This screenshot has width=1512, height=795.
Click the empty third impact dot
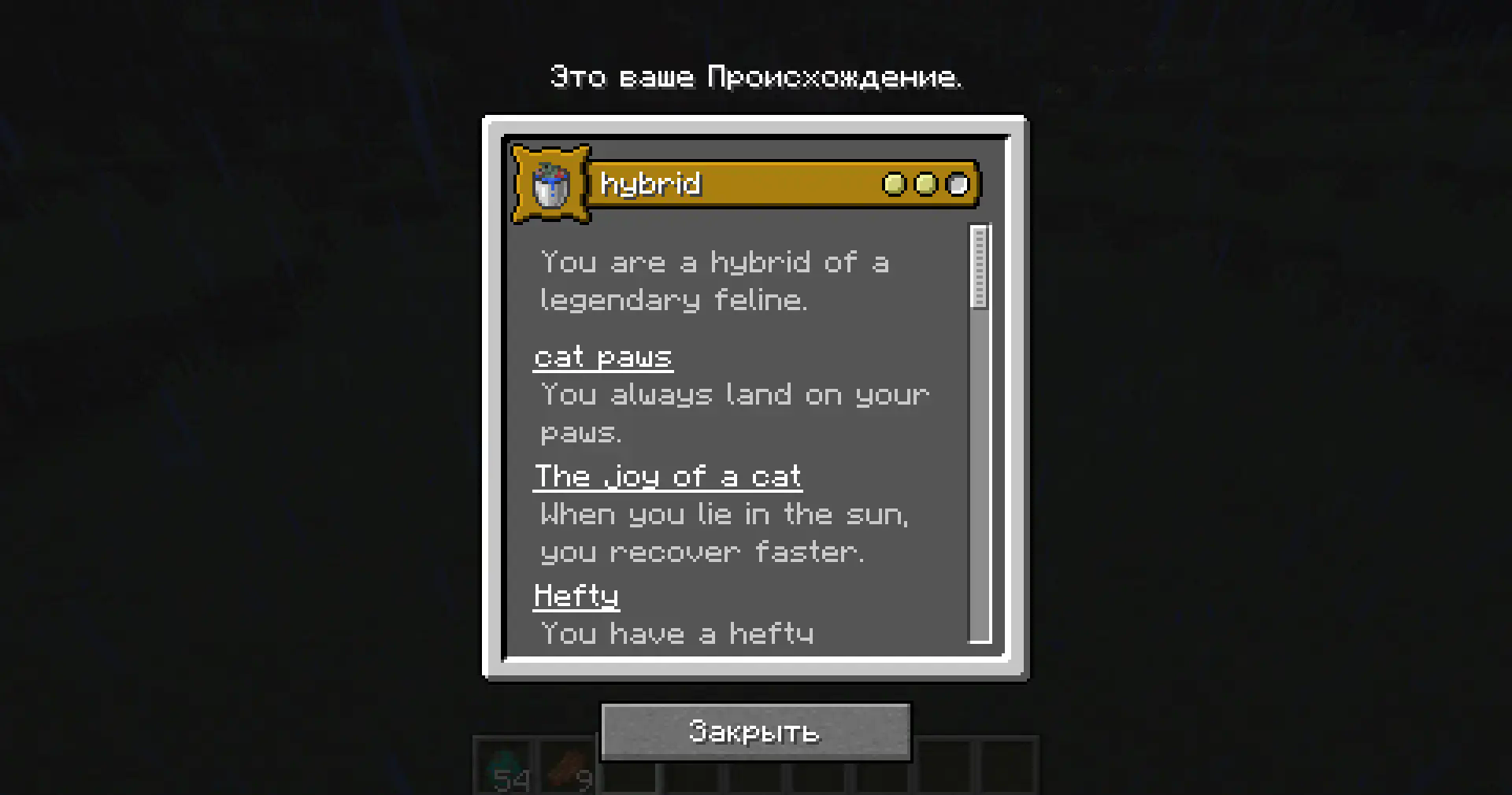click(x=957, y=183)
